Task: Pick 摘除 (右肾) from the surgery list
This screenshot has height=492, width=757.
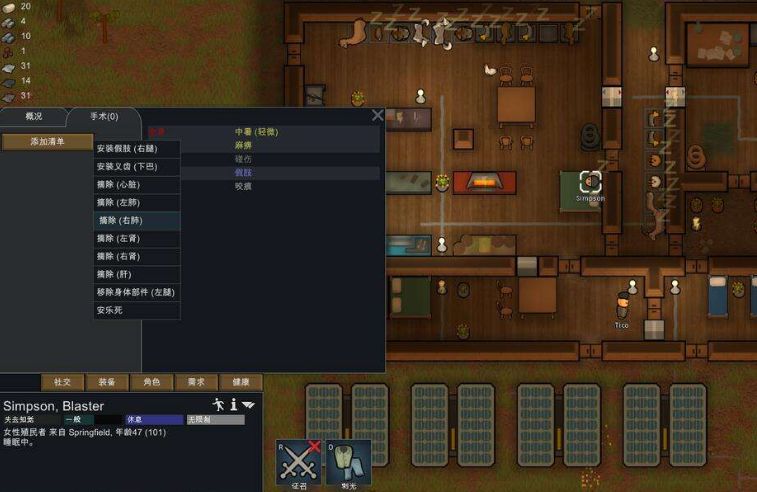Action: point(119,256)
